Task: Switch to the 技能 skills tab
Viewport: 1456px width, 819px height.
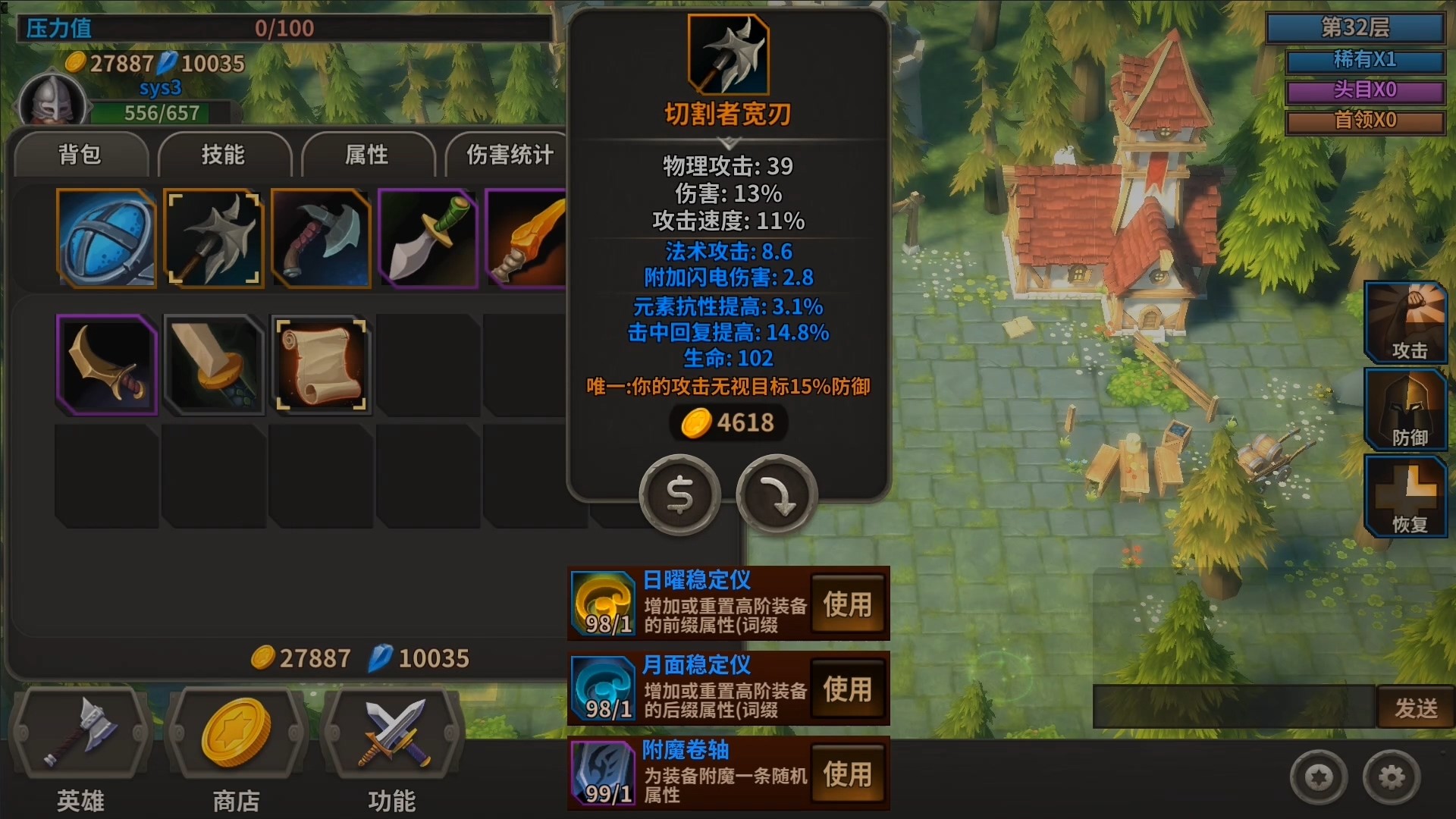Action: (x=224, y=154)
